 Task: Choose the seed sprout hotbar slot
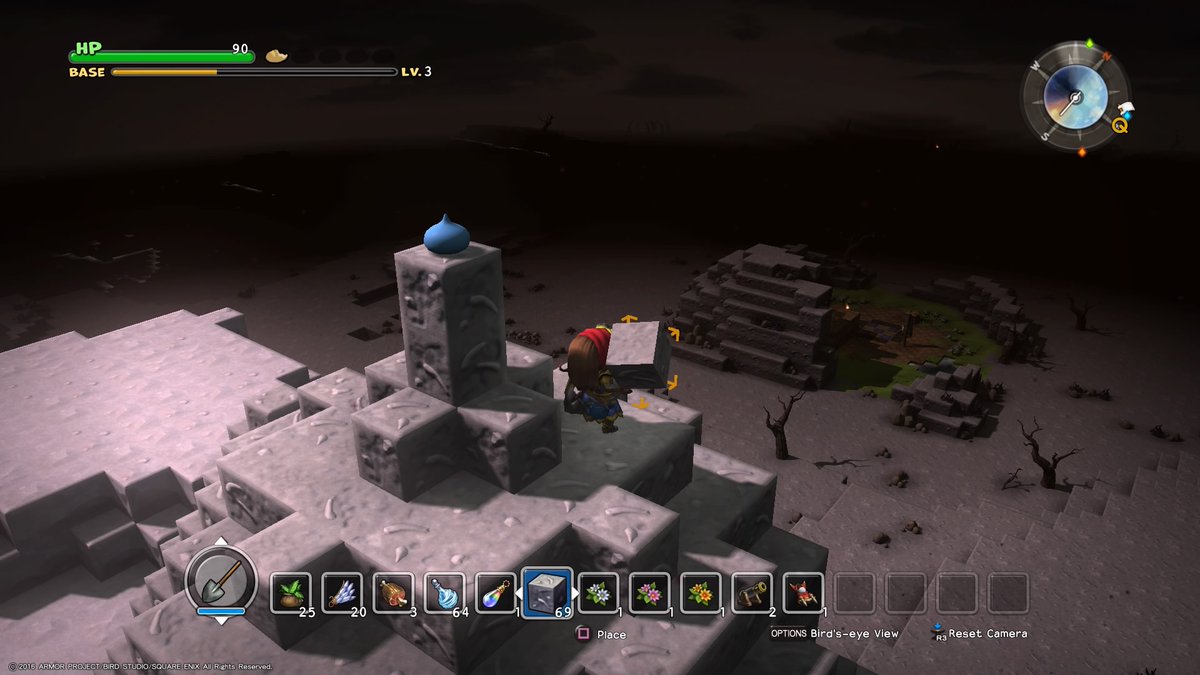click(291, 593)
